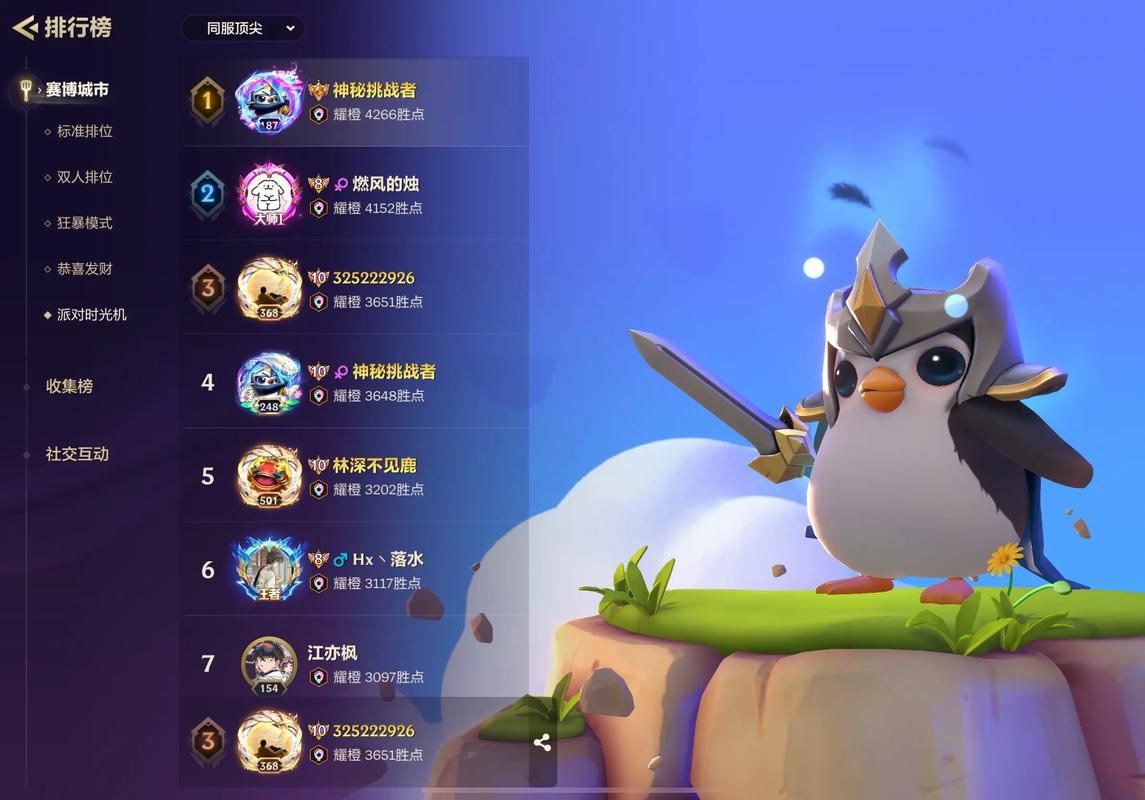View rank 7 player 江亦枫
The image size is (1145, 800).
pos(355,663)
